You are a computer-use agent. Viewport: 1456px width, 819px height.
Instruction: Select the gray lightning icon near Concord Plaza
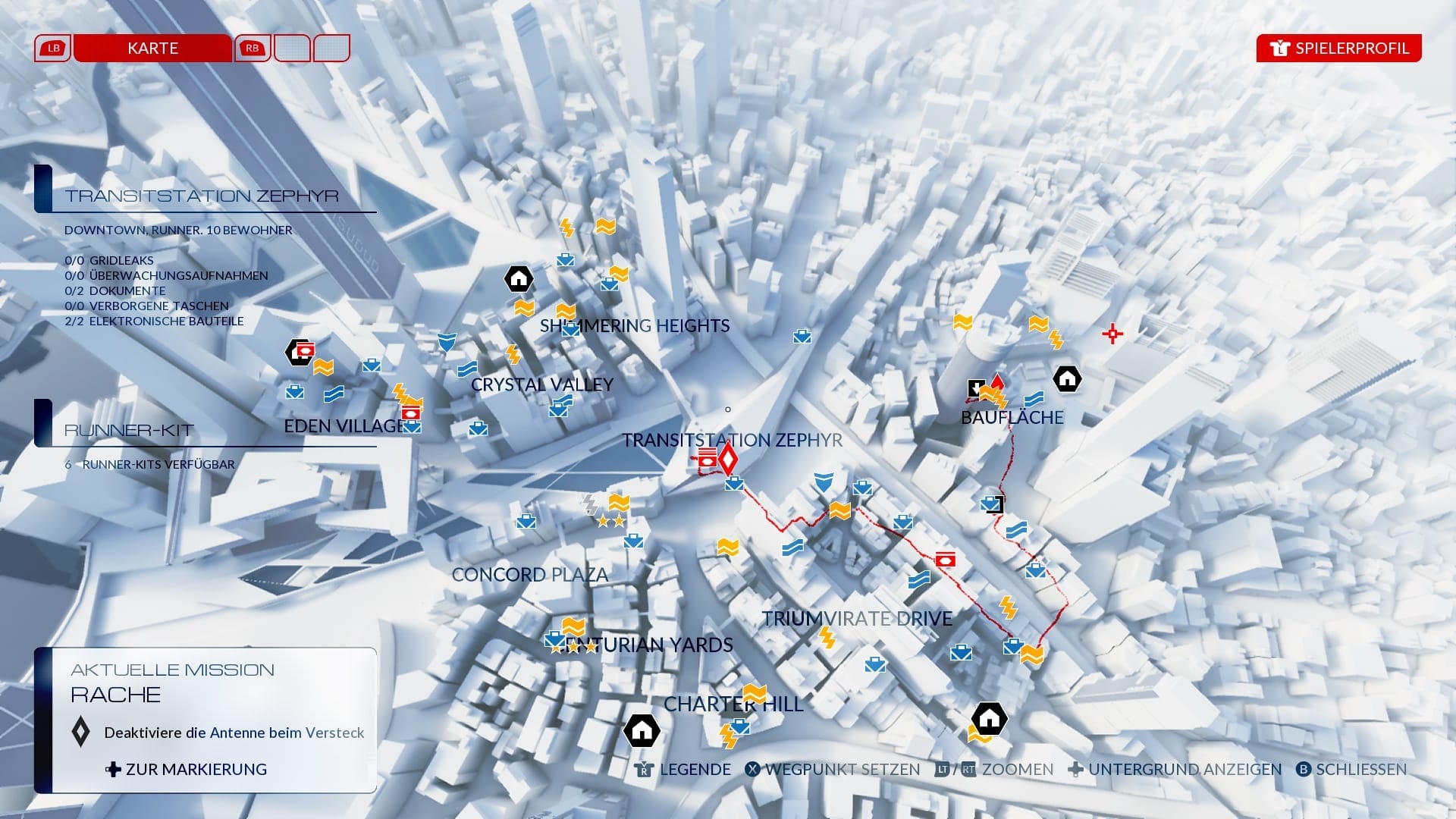pyautogui.click(x=590, y=503)
